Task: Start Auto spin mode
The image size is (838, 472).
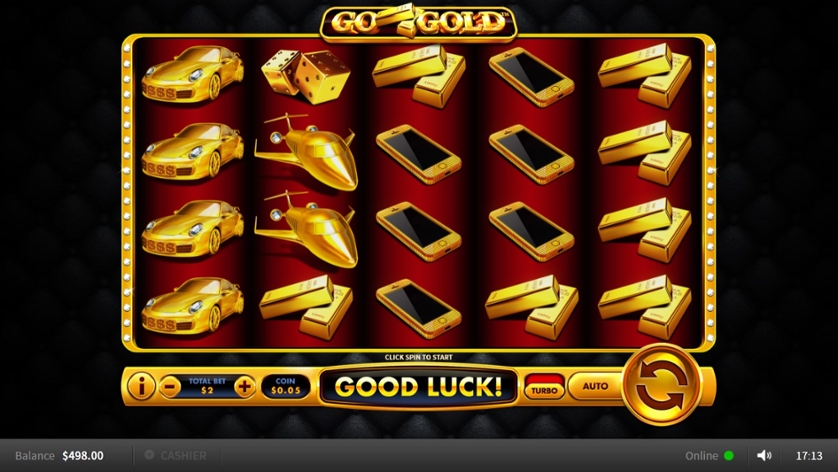Action: click(x=595, y=386)
